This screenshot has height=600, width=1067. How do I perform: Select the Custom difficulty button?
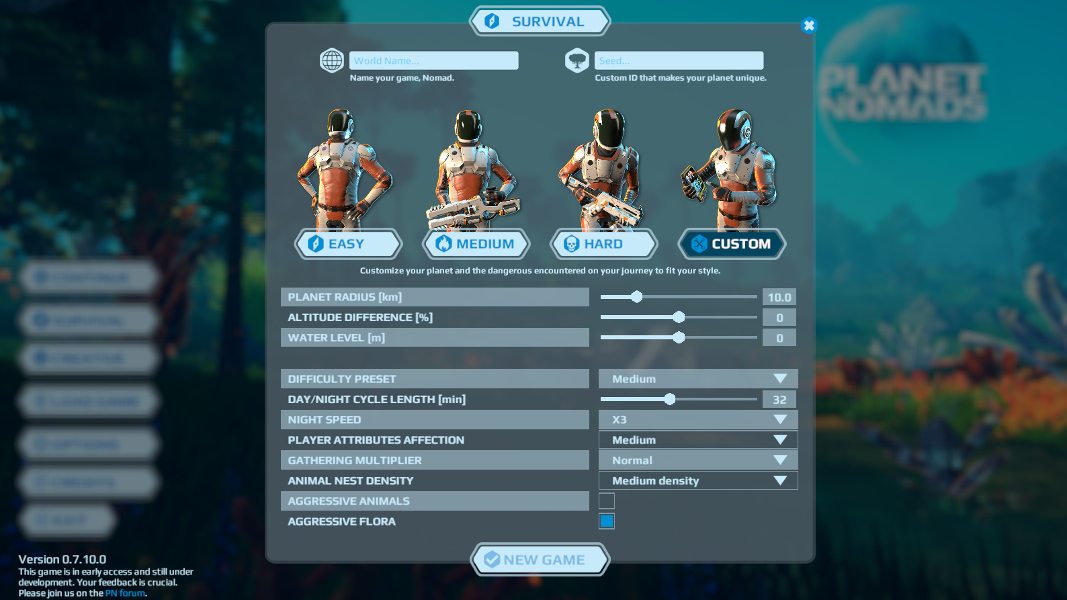[732, 243]
